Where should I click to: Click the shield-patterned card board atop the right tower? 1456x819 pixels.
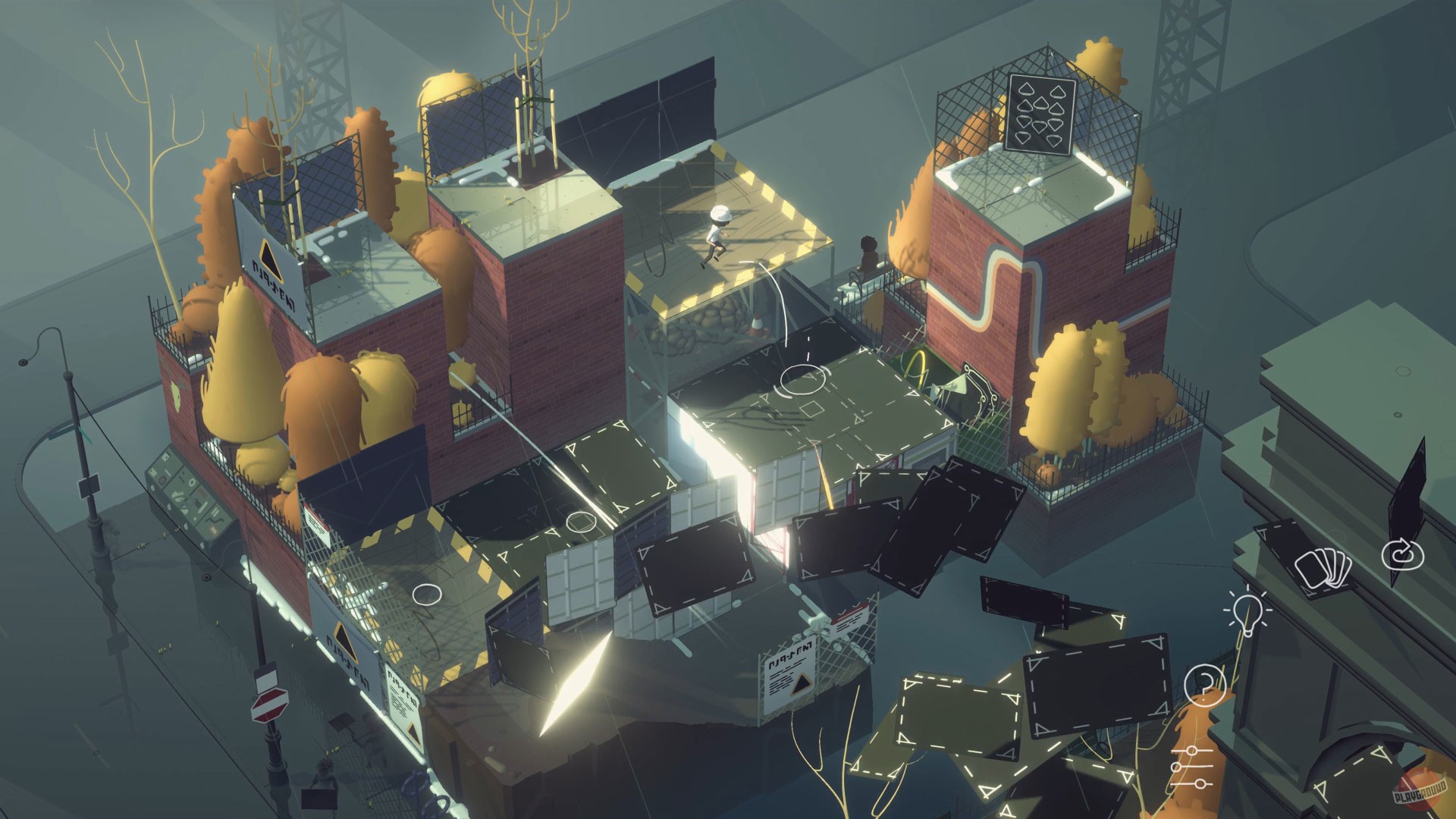point(1041,114)
